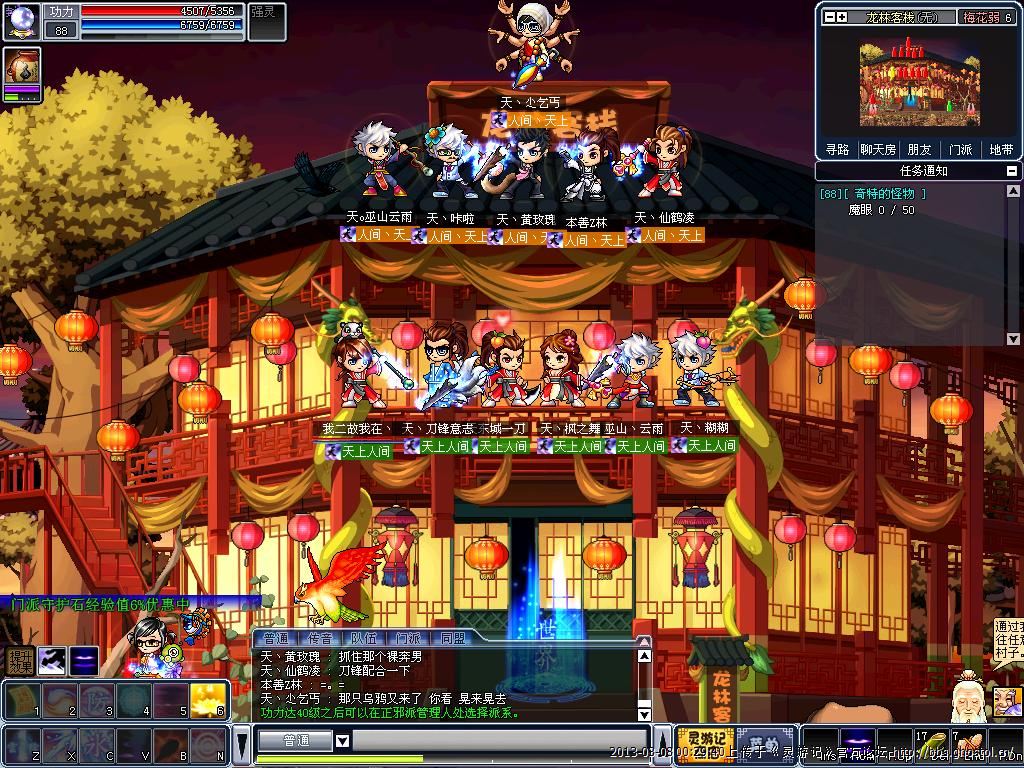Click the minimap of 龙林客栈
Viewport: 1024px width, 768px height.
point(919,82)
